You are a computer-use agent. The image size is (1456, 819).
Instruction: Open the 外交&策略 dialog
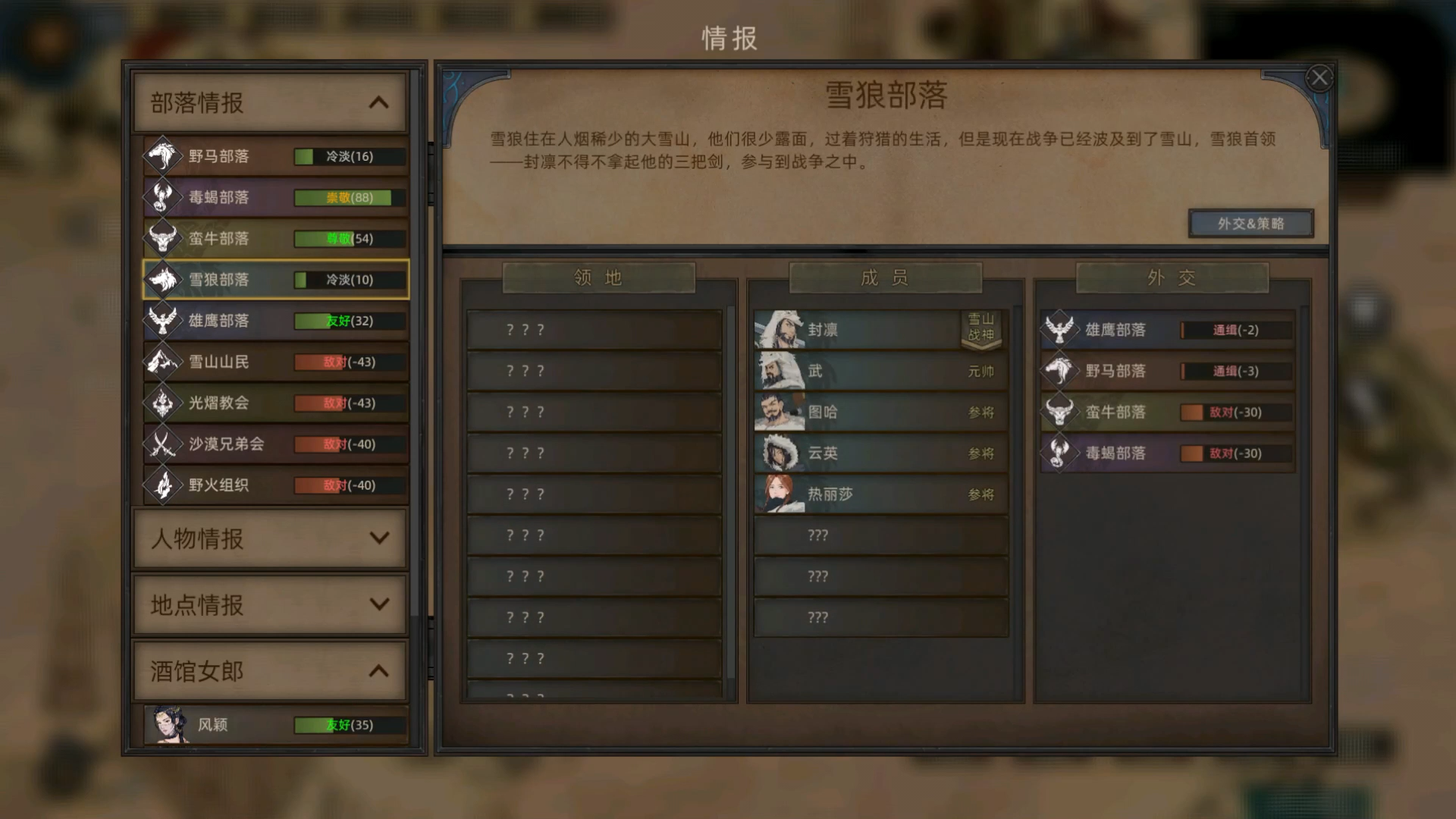pos(1251,223)
